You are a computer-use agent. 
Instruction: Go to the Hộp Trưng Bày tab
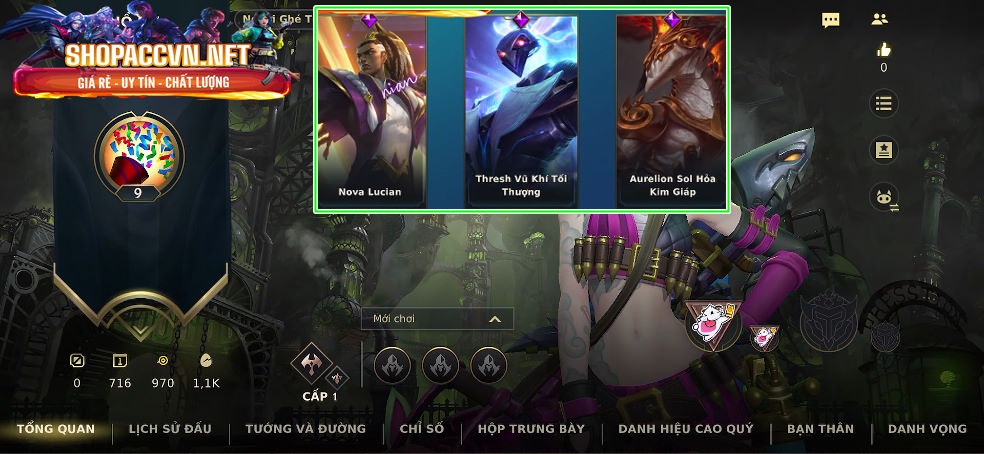coord(531,429)
